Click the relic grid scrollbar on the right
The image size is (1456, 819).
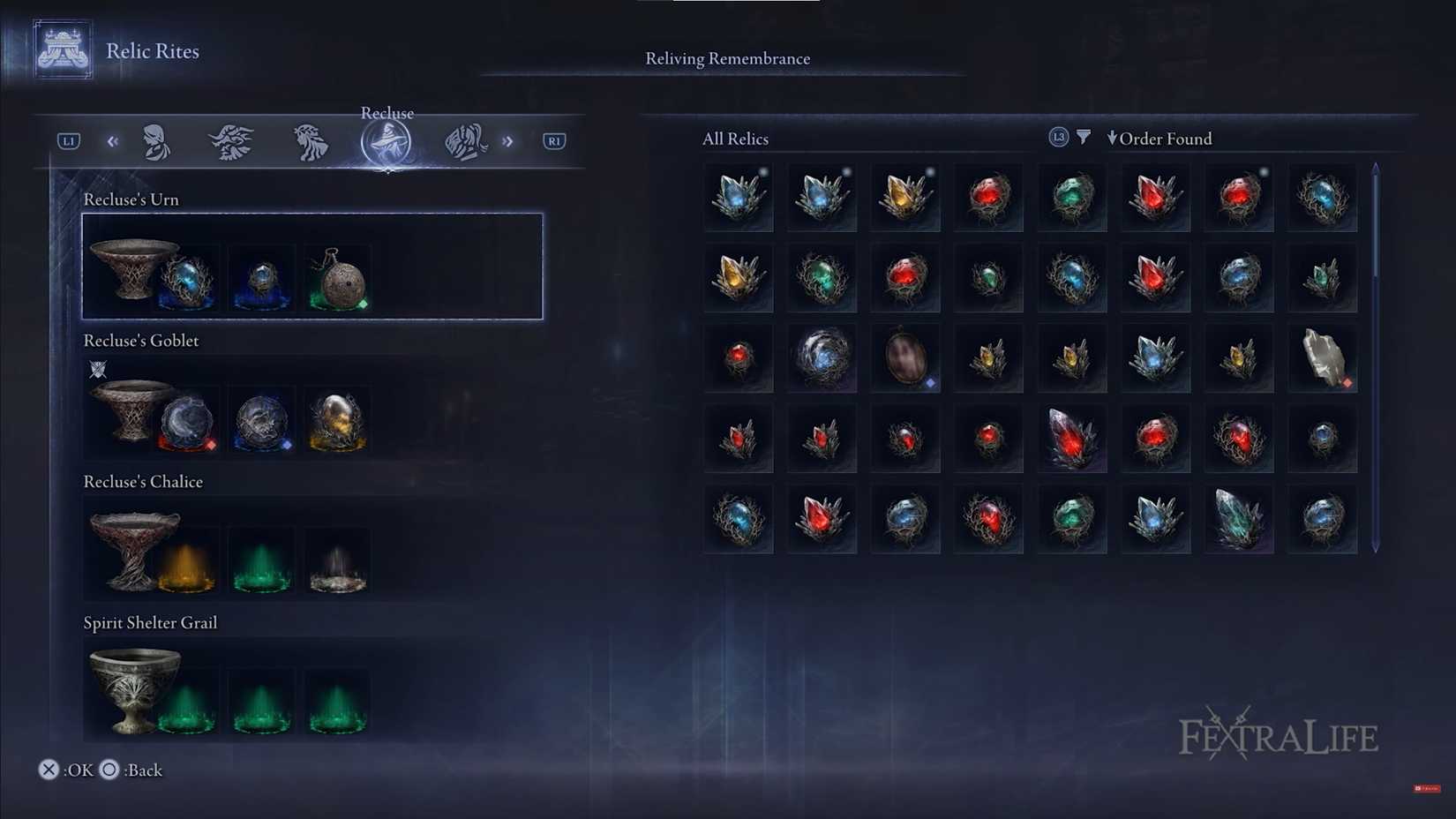point(1377,353)
